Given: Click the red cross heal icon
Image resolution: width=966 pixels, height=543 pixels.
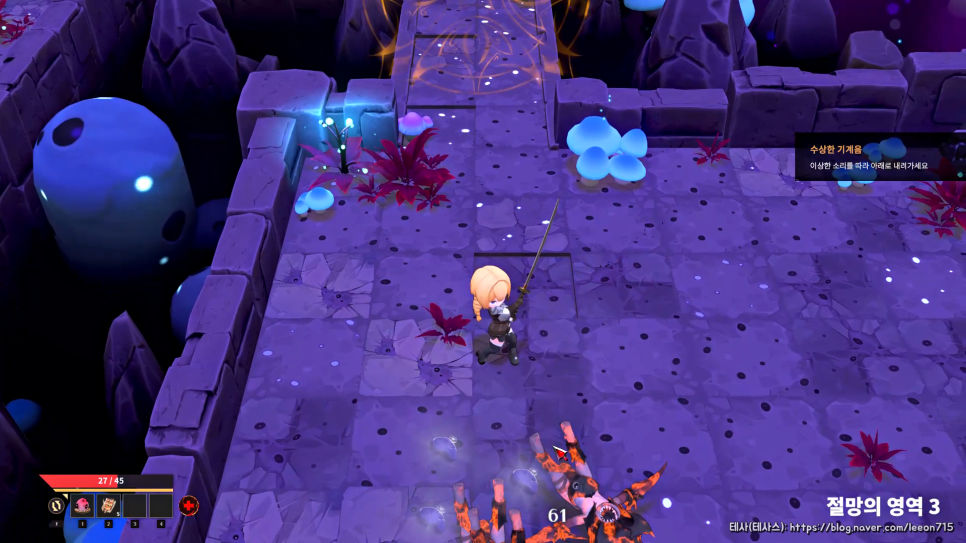Looking at the screenshot, I should point(188,506).
